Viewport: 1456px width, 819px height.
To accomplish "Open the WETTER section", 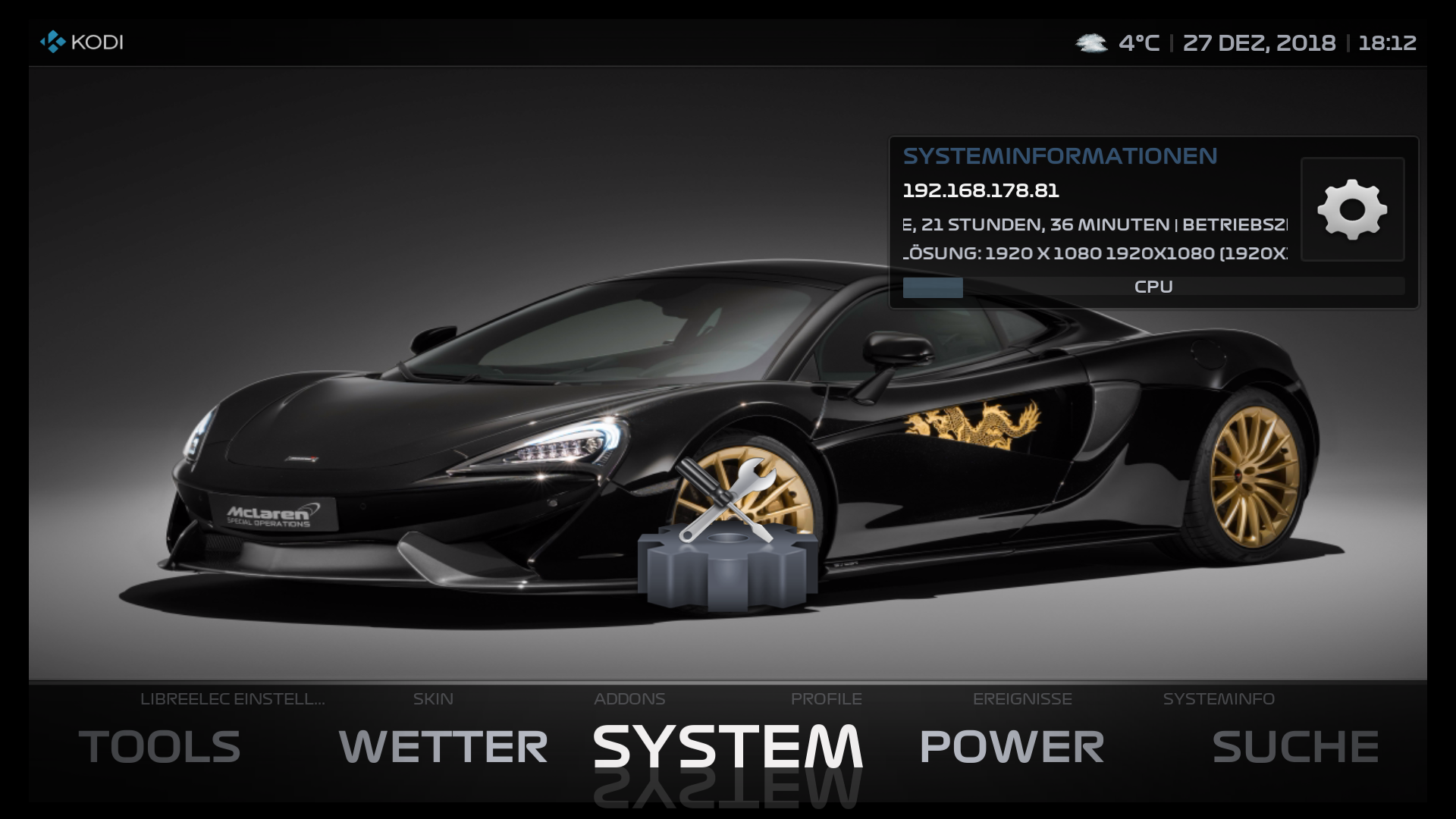I will [x=444, y=749].
